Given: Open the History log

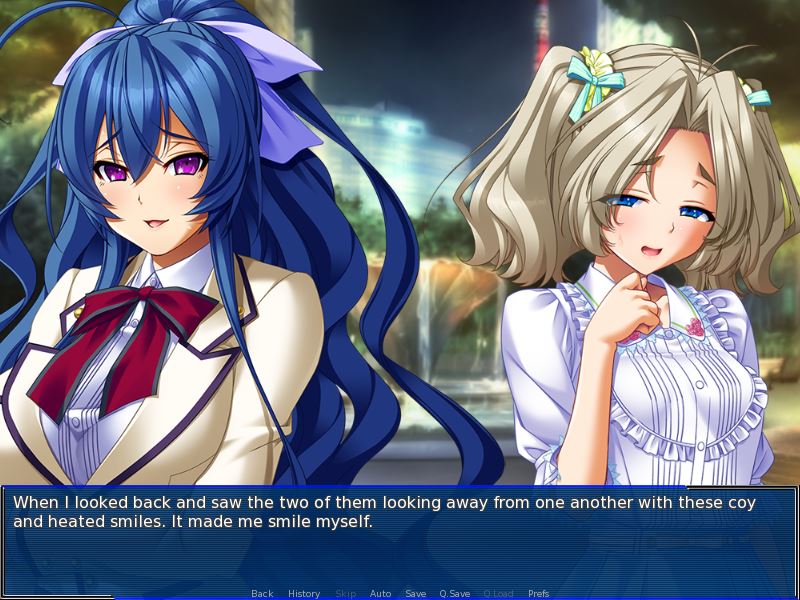Looking at the screenshot, I should 304,594.
